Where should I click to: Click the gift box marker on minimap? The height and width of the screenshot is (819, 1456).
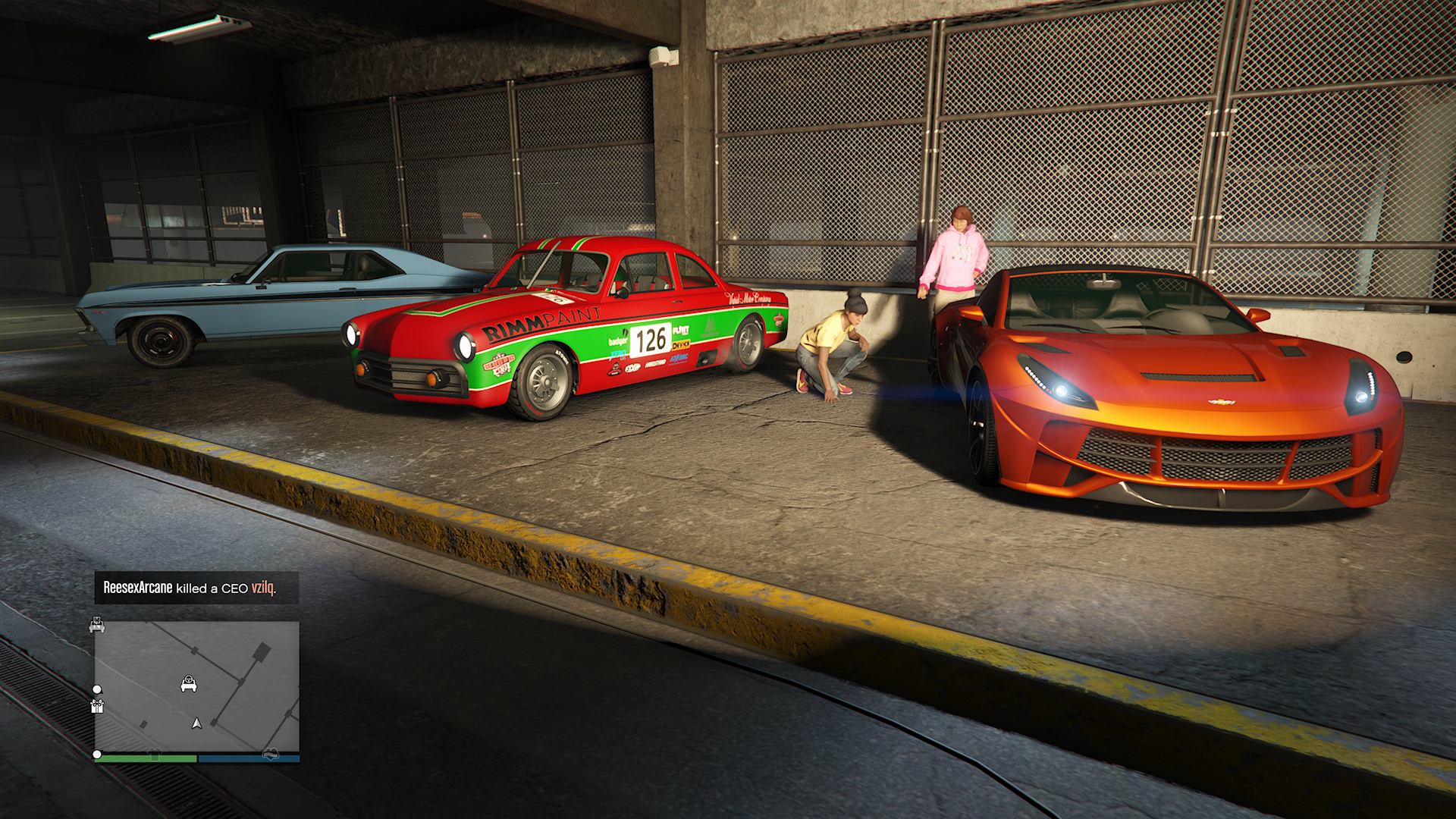tap(97, 707)
